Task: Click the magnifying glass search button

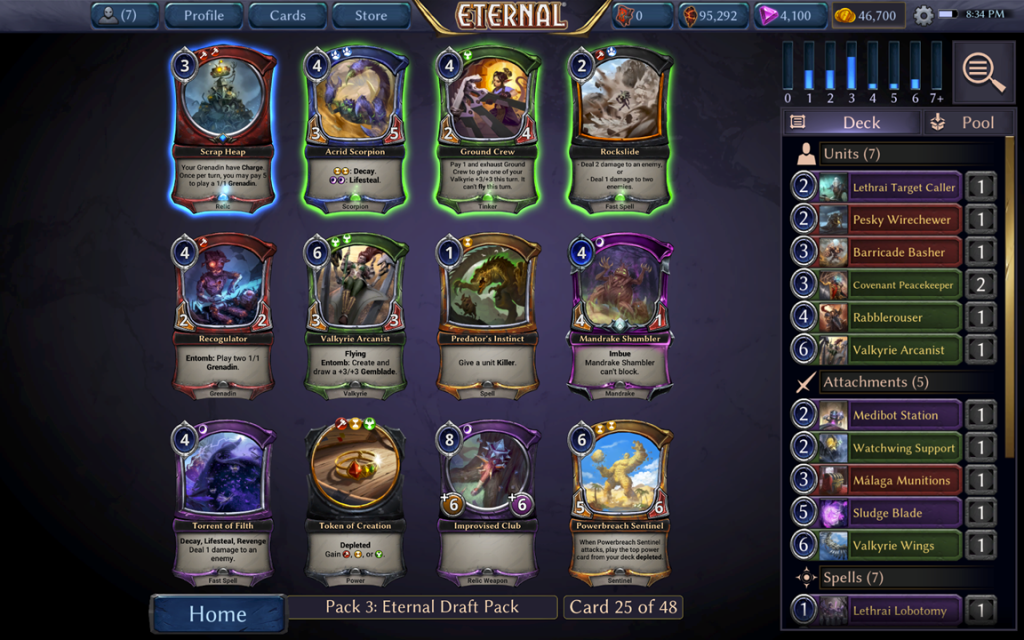Action: (x=984, y=71)
